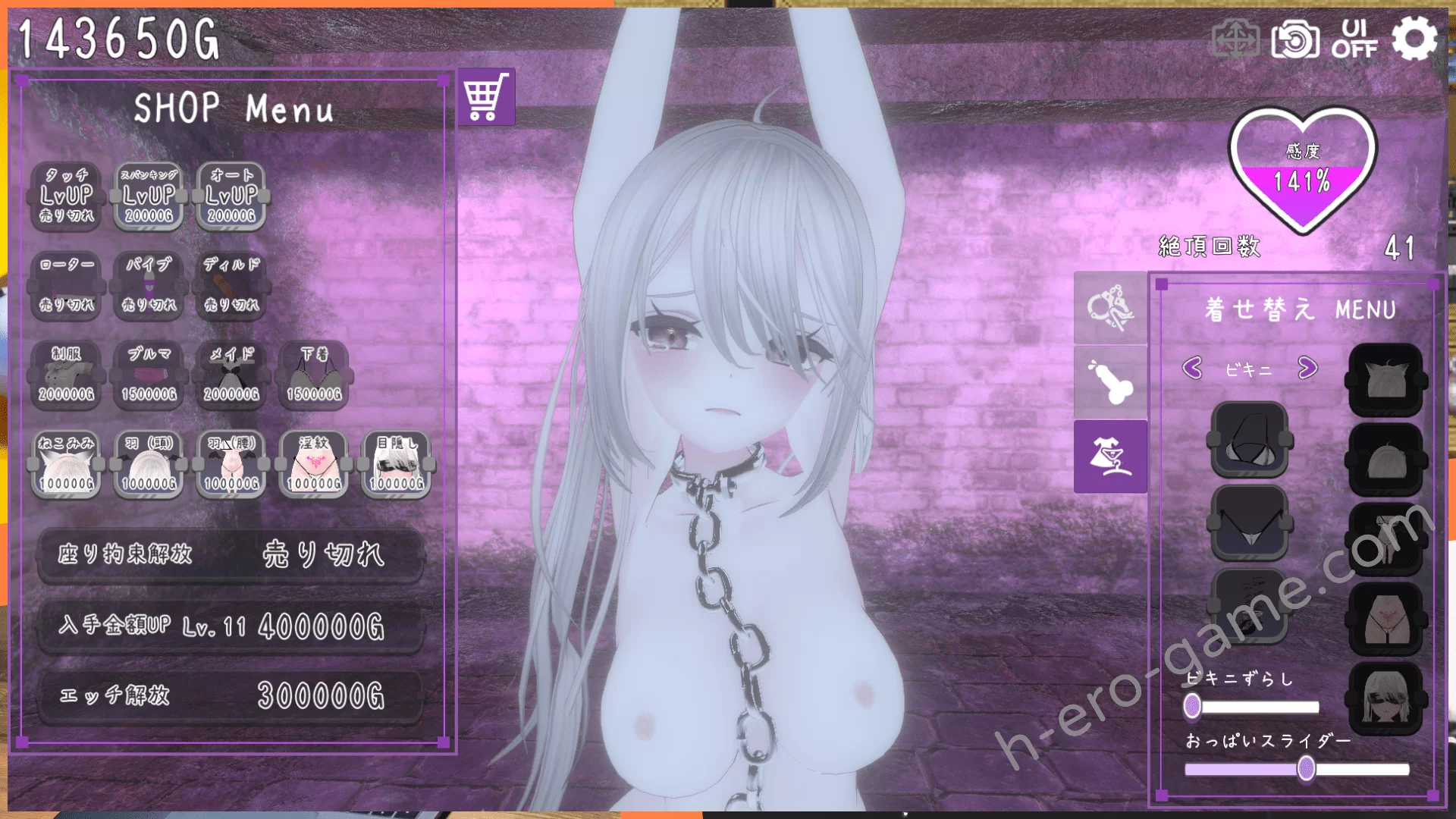Buy the ねこみみ cat ears accessory

(66, 464)
